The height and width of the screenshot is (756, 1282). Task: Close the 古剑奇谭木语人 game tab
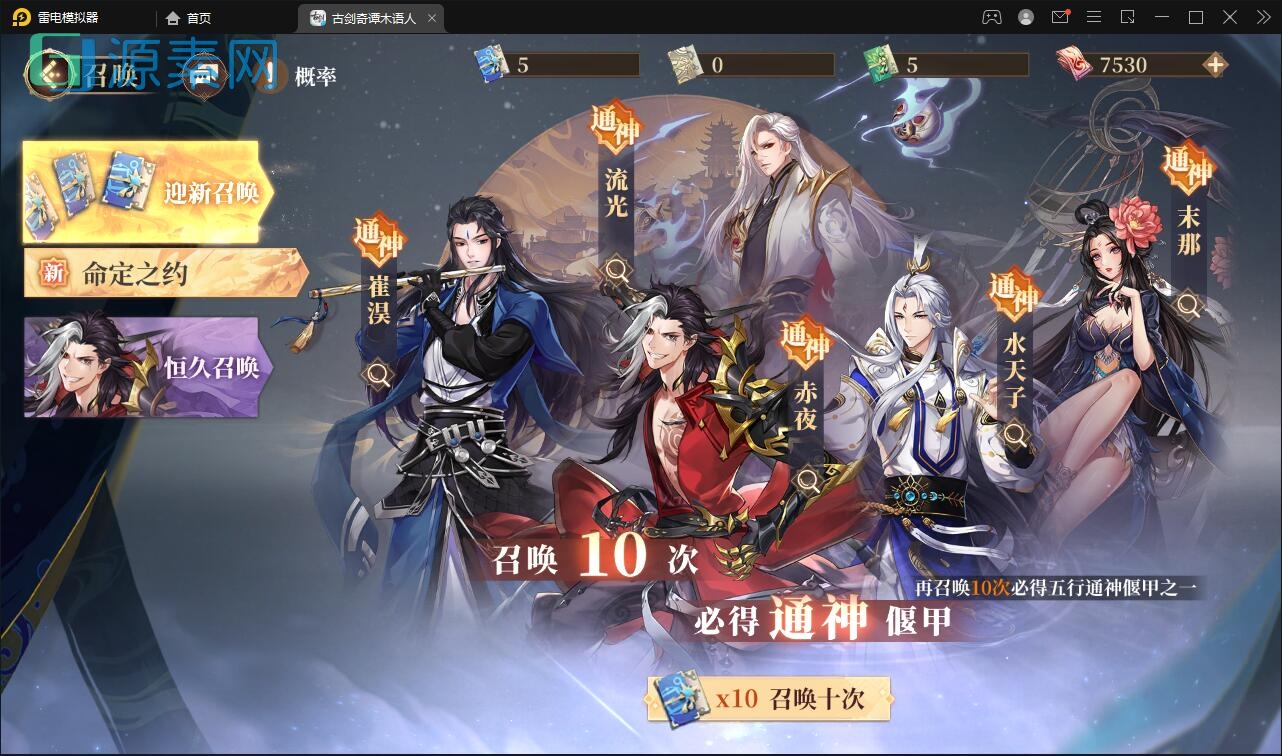coord(431,17)
